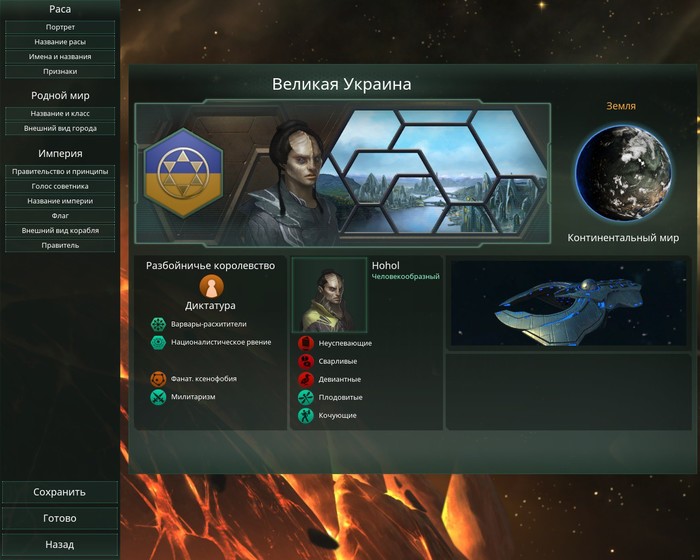Open Имена и названия settings

click(60, 57)
